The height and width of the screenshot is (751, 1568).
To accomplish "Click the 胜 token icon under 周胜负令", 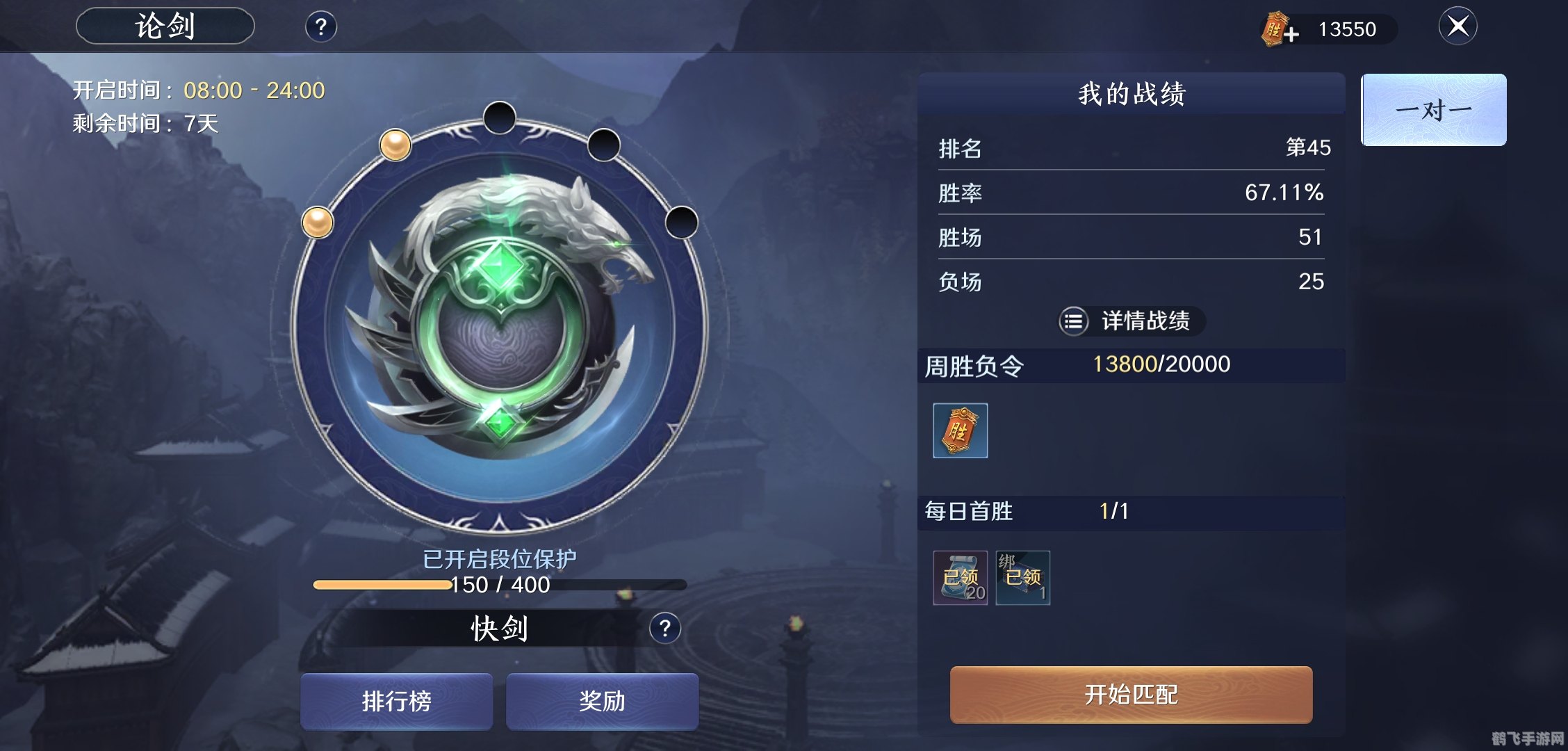I will coord(960,431).
